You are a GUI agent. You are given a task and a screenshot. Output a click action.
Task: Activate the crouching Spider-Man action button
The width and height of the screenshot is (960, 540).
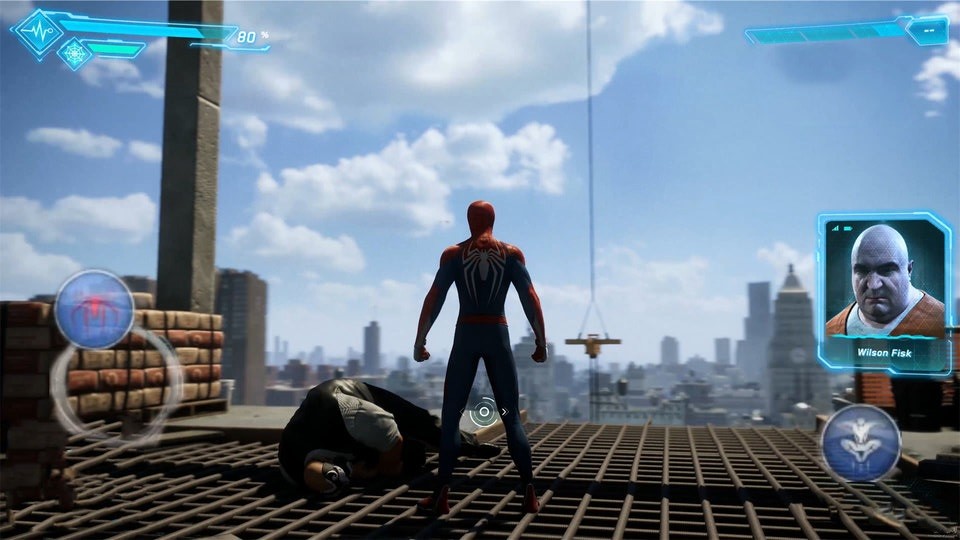pyautogui.click(x=860, y=443)
